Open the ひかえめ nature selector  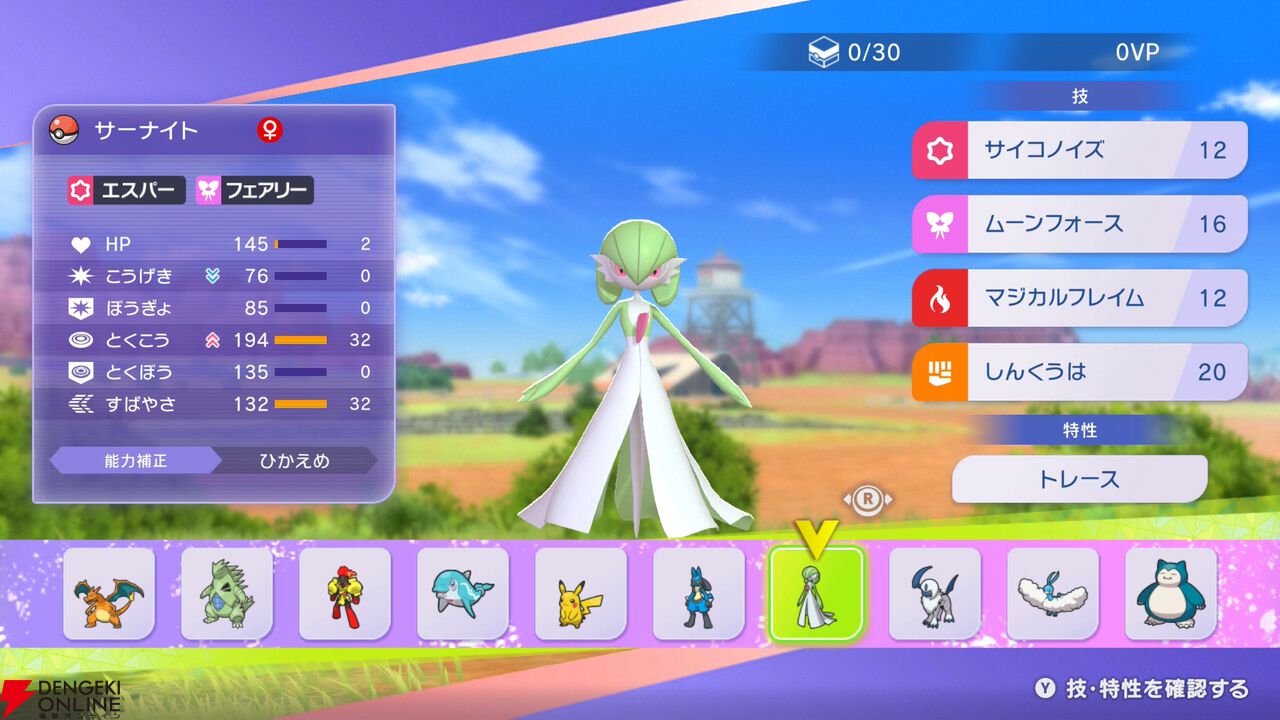[298, 461]
